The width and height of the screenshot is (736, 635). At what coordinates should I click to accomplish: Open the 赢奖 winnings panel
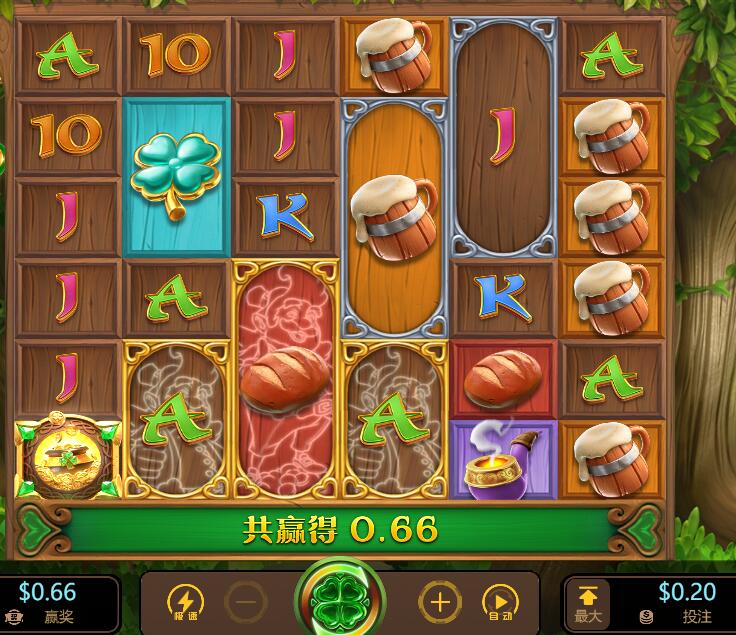click(48, 603)
